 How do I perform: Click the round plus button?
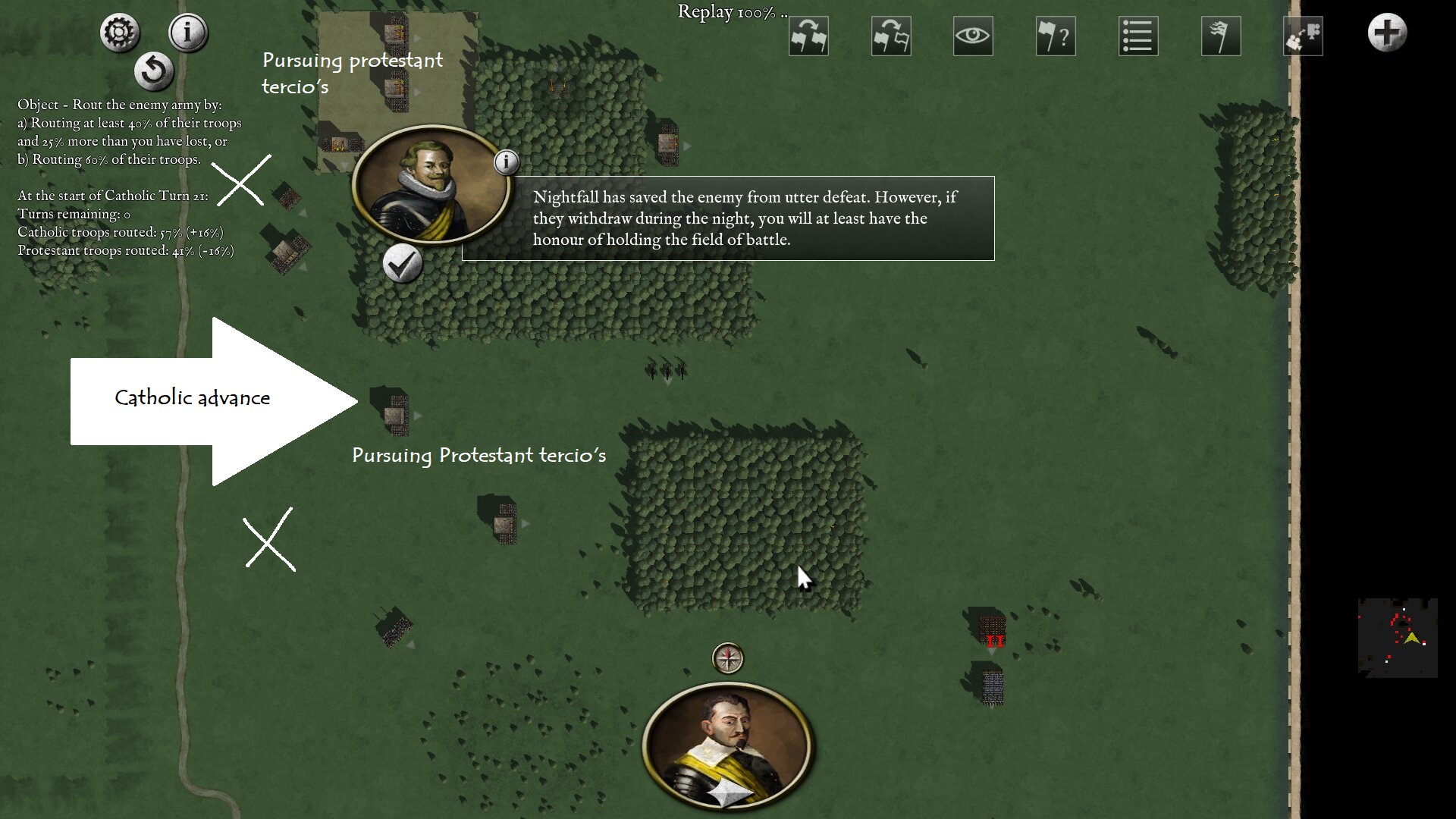tap(1387, 33)
